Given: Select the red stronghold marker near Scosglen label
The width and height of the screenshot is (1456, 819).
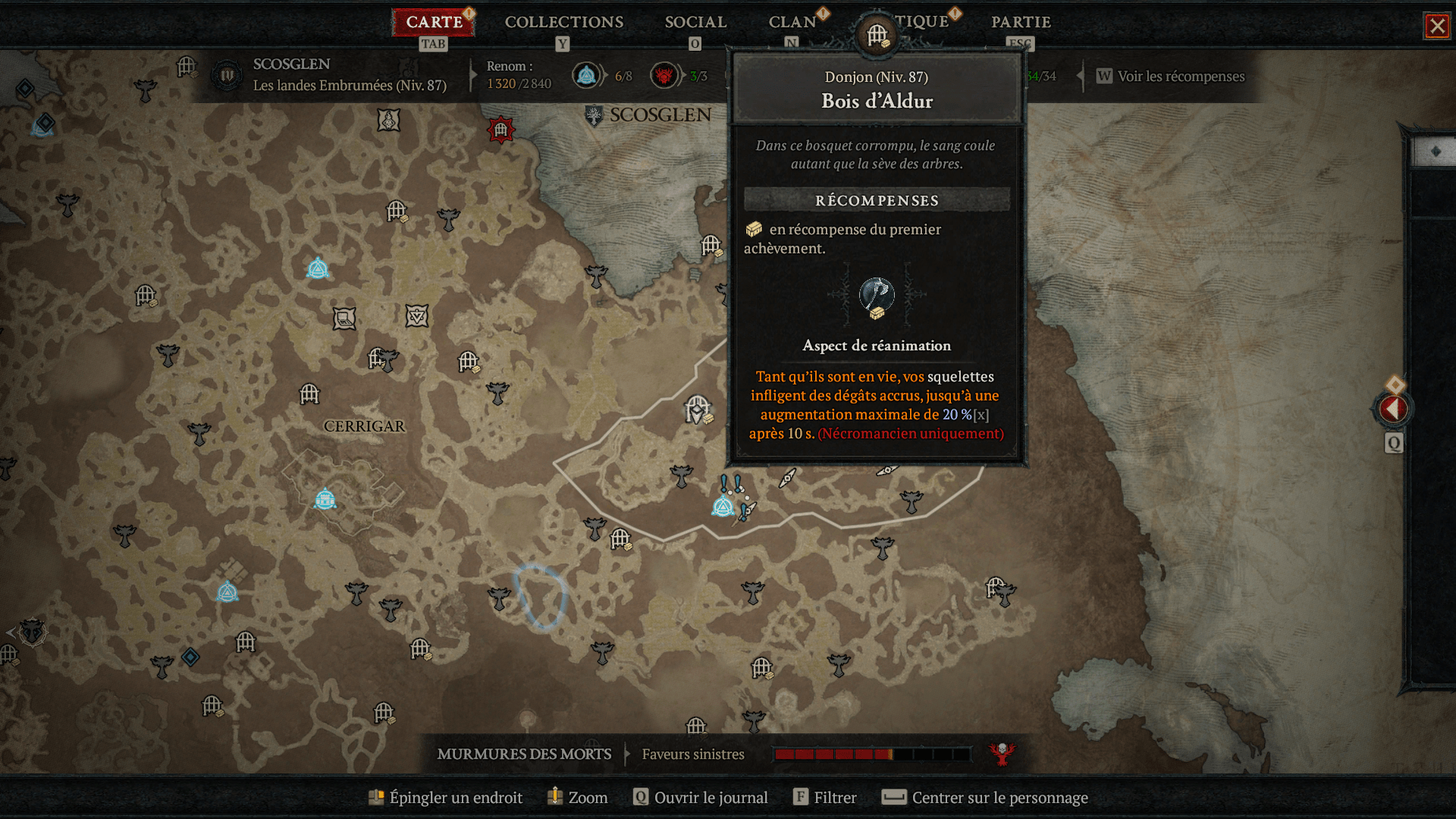Looking at the screenshot, I should (500, 130).
